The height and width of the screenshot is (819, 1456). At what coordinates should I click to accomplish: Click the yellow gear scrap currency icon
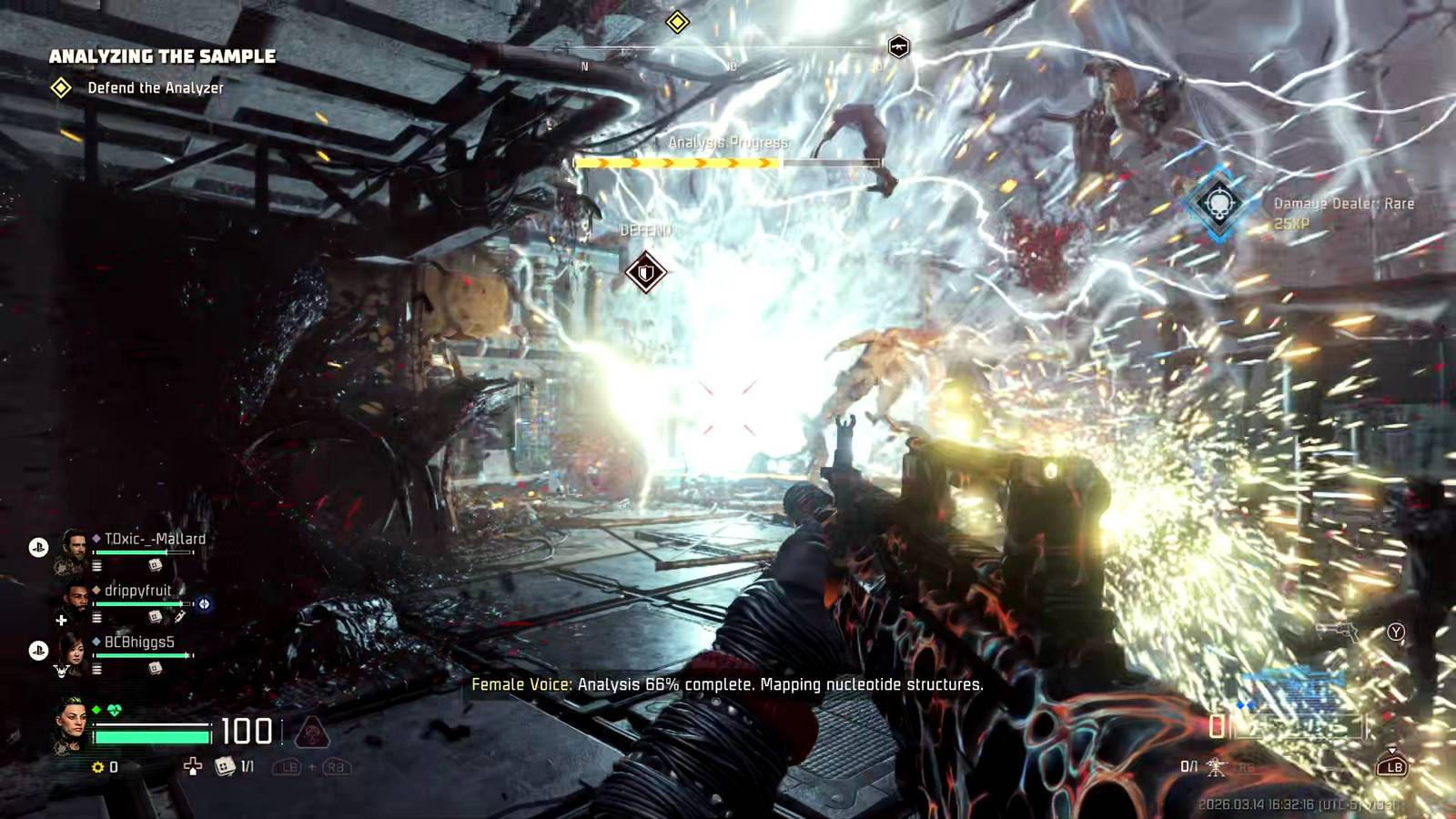tap(97, 767)
